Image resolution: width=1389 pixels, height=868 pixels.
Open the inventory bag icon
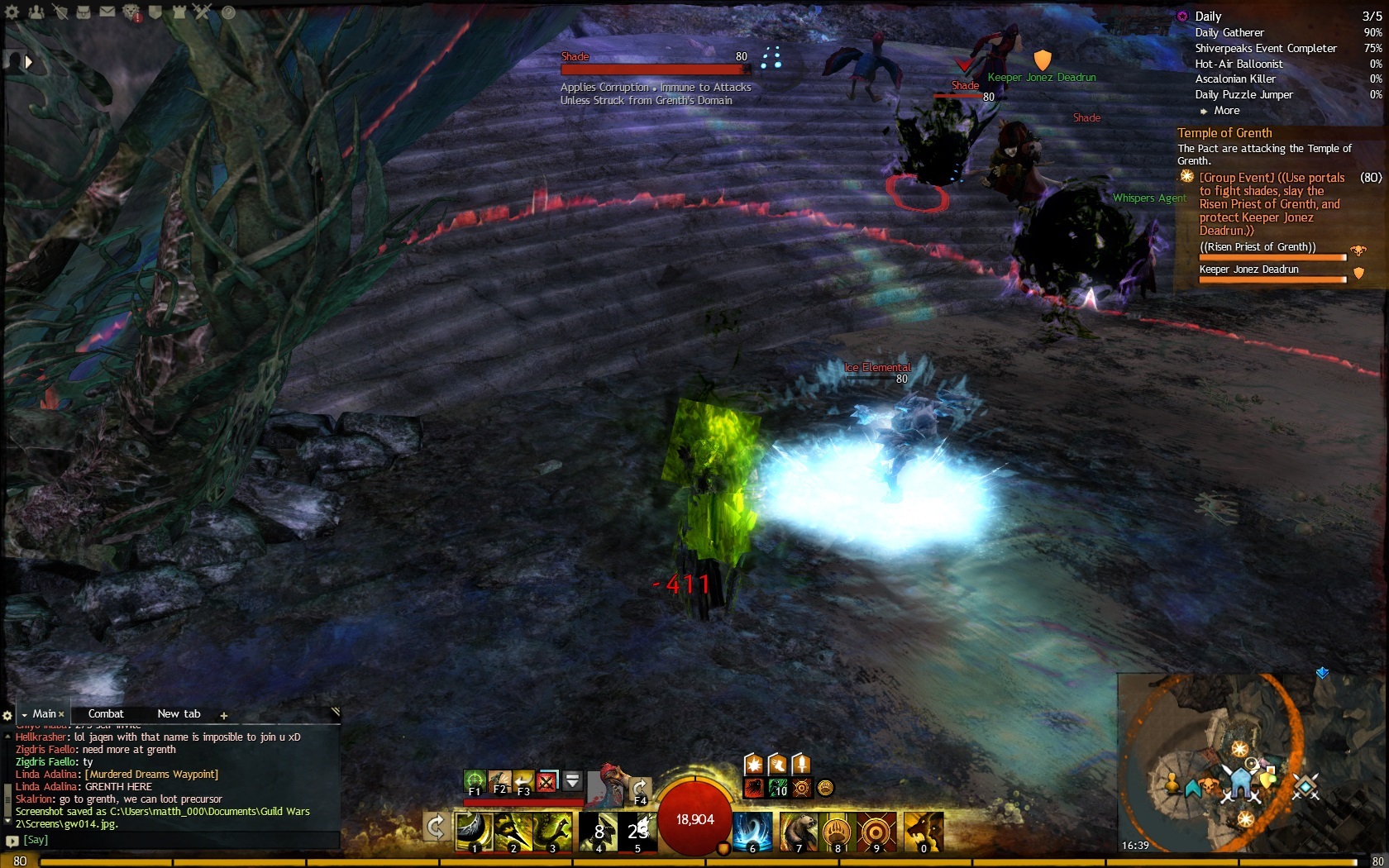pyautogui.click(x=84, y=12)
